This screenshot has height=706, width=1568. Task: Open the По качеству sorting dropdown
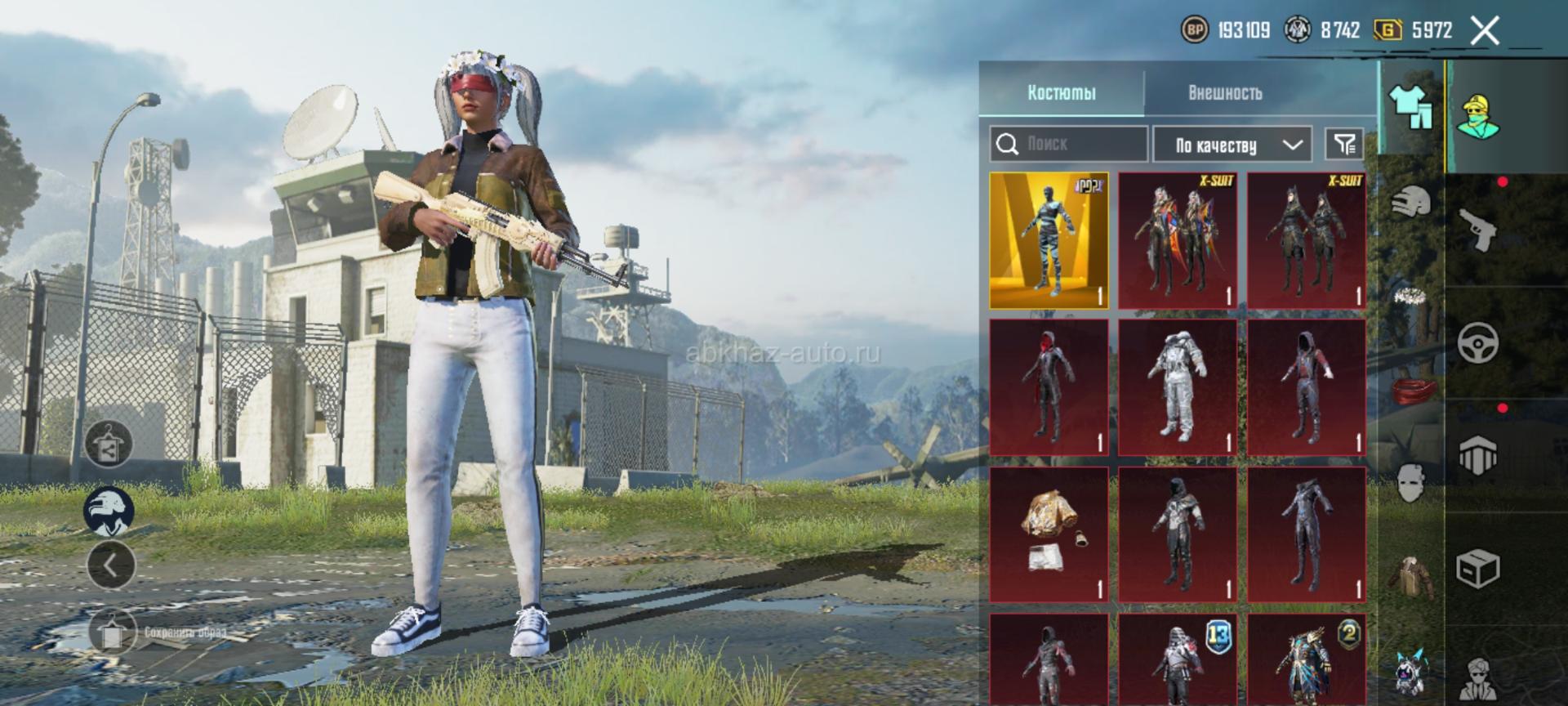[x=1232, y=145]
